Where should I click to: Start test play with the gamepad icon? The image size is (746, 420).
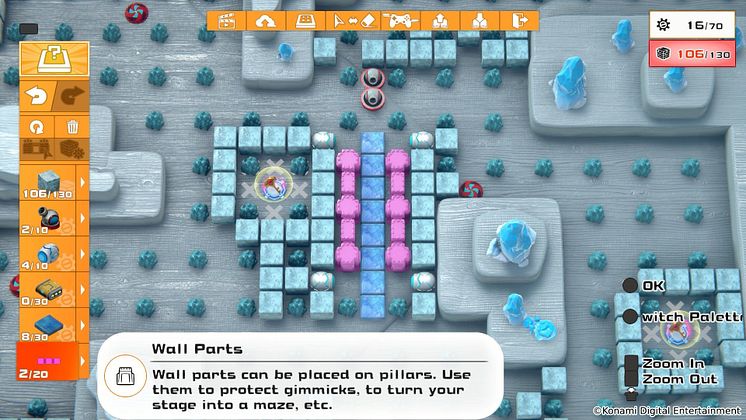pos(399,20)
